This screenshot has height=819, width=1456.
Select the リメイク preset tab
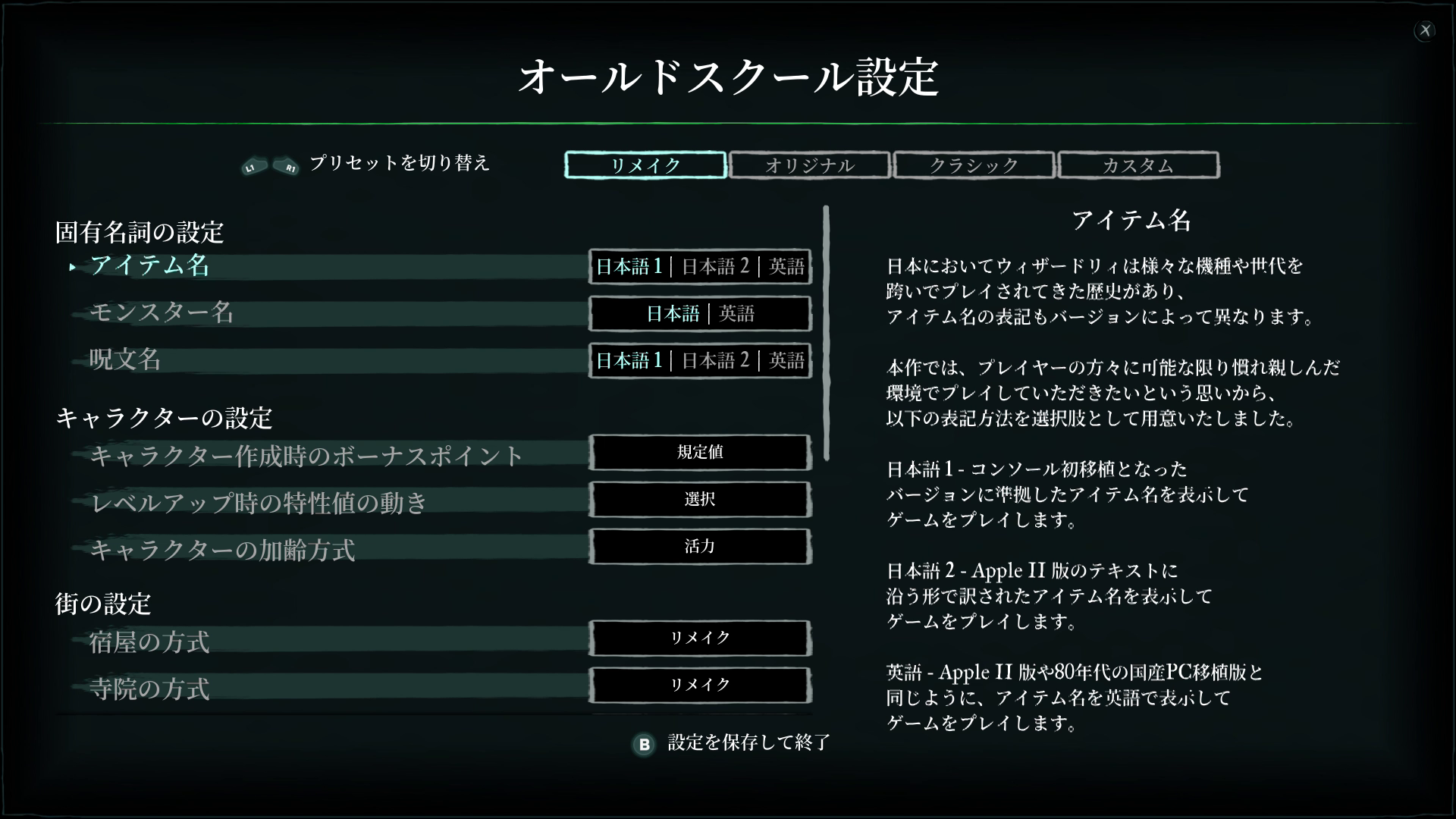(644, 165)
